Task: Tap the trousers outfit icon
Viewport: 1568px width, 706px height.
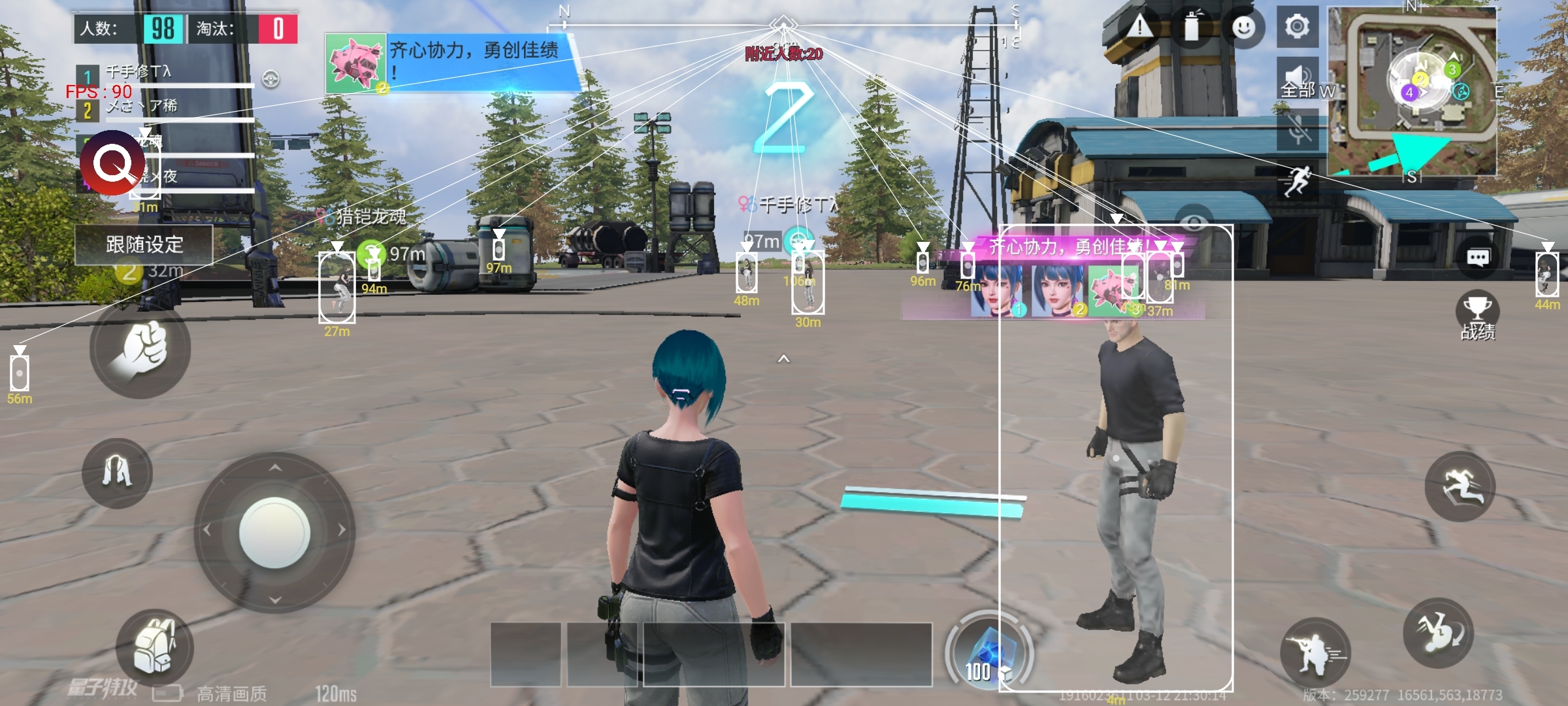Action: 117,472
